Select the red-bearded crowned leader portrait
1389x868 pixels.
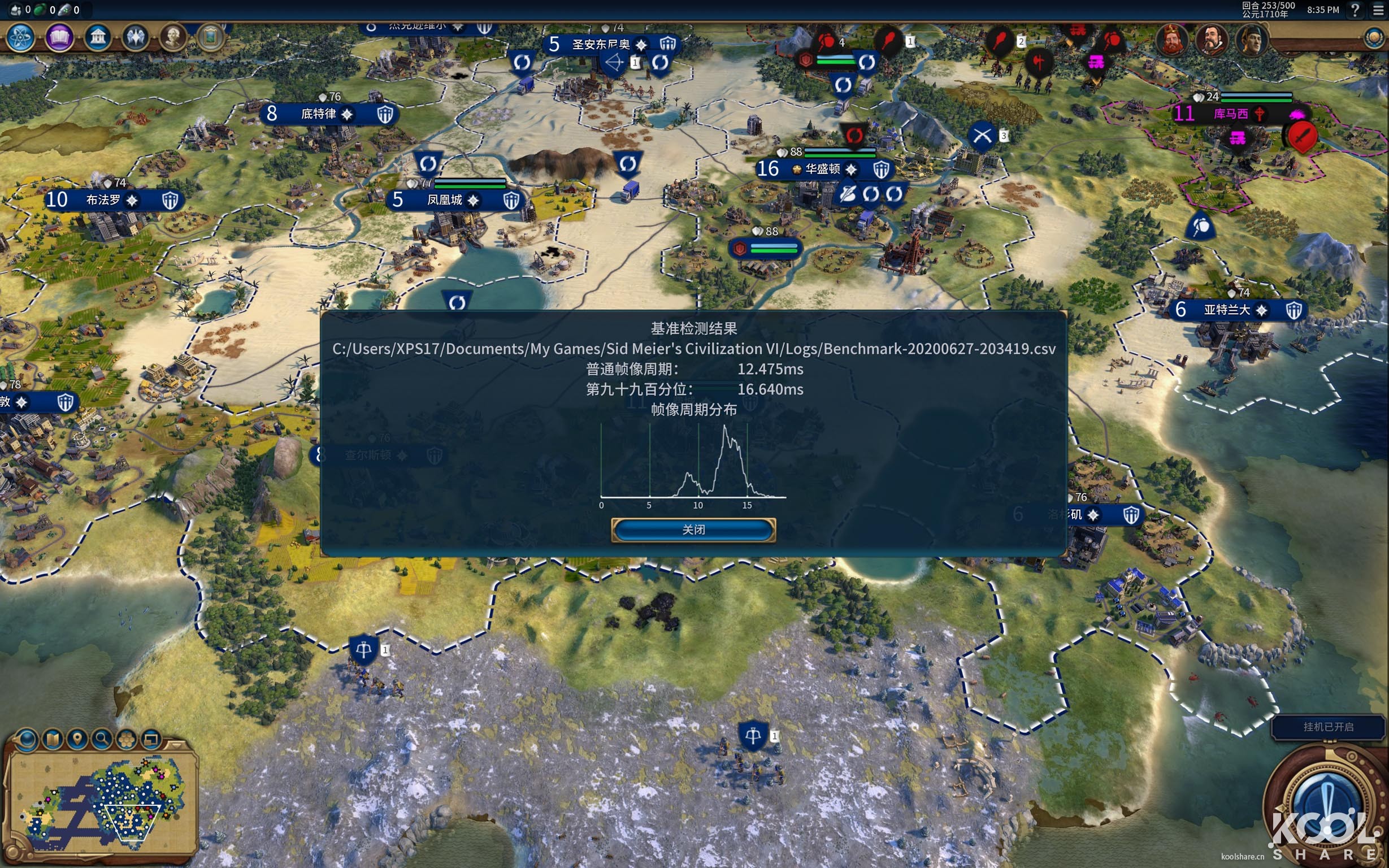(x=1171, y=40)
